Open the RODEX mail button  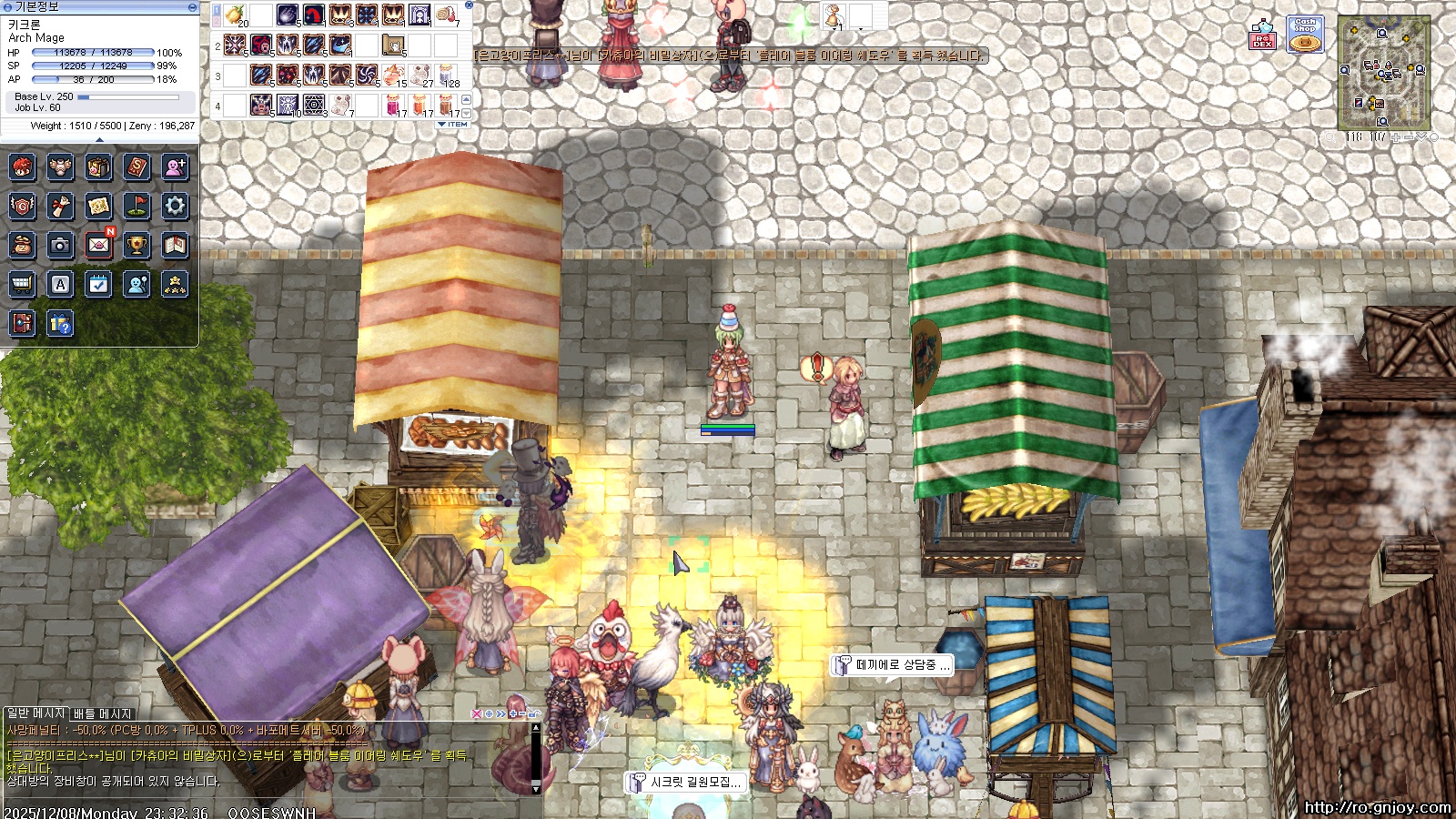coord(1262,35)
